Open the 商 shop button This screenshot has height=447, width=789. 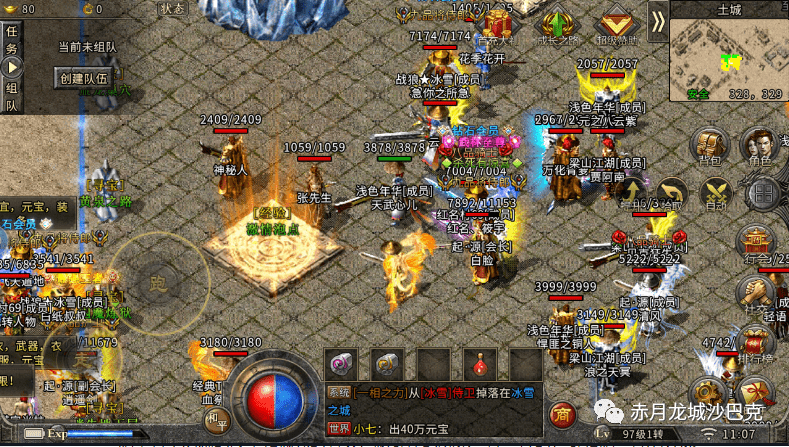tap(564, 415)
